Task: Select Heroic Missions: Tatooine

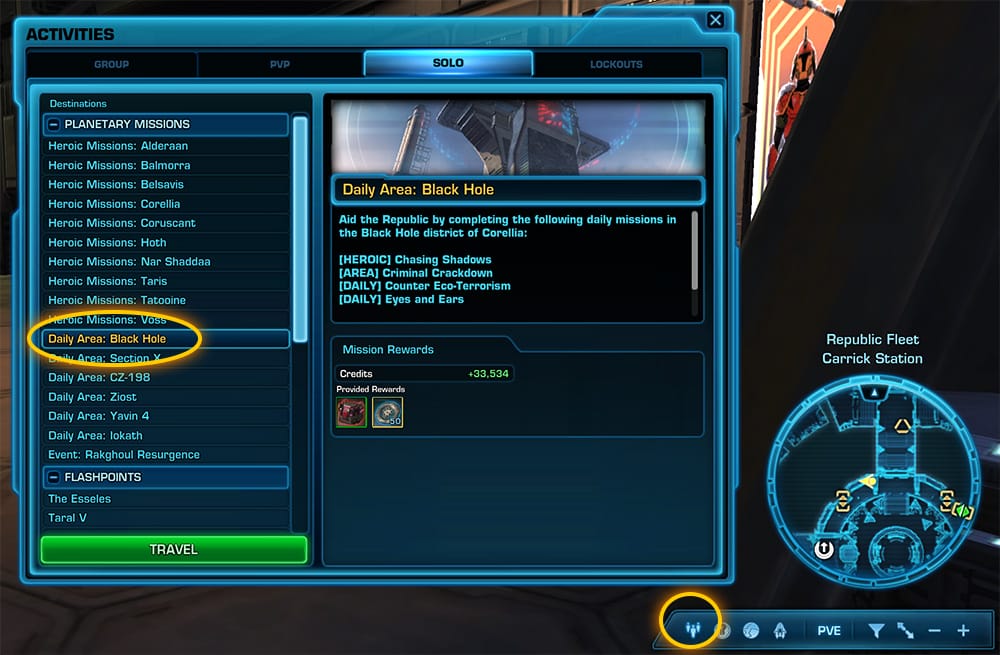Action: pos(117,300)
